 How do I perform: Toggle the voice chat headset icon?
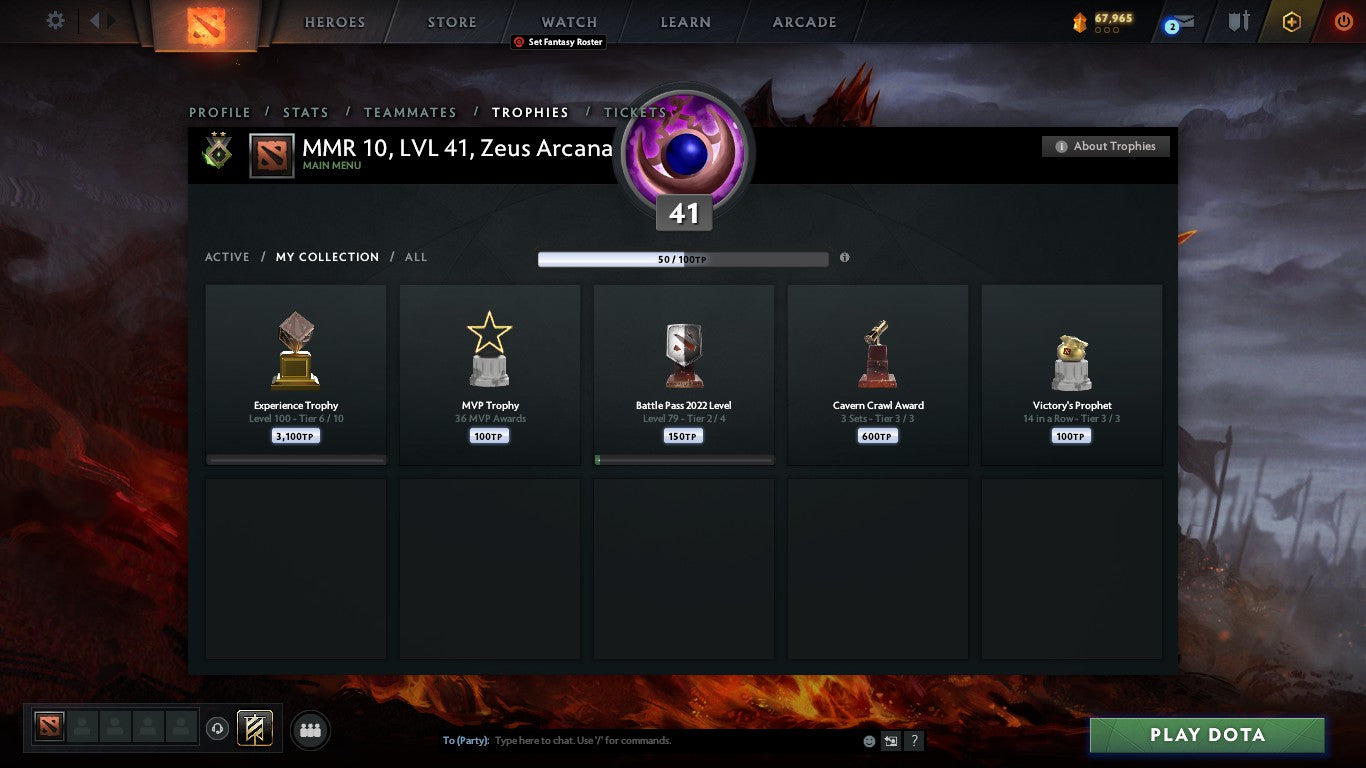click(x=216, y=729)
